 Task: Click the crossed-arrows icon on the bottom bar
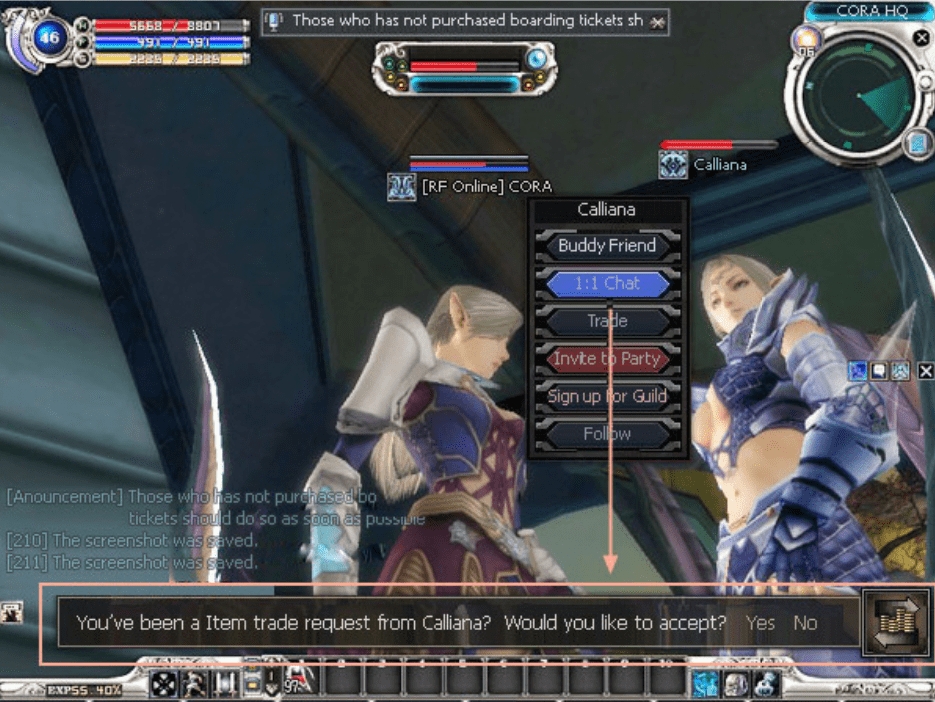click(163, 684)
